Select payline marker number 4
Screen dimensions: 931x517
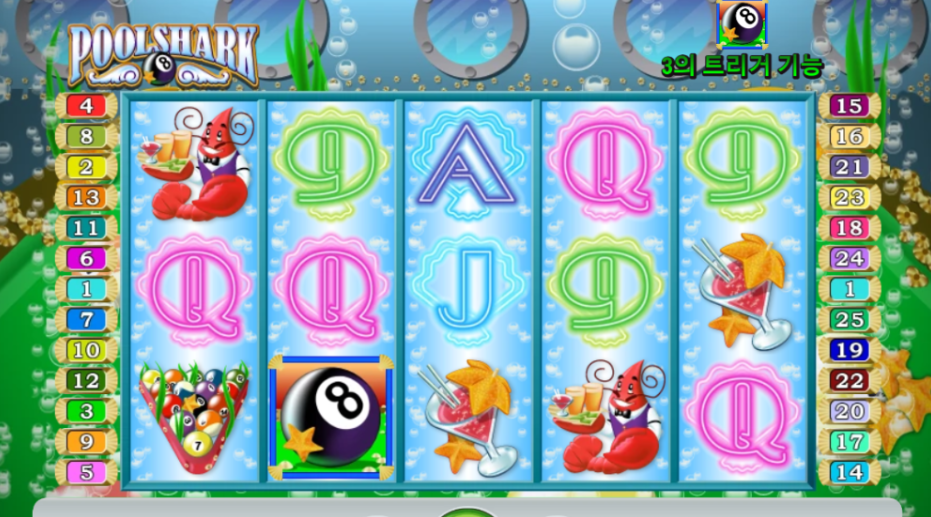pos(87,105)
